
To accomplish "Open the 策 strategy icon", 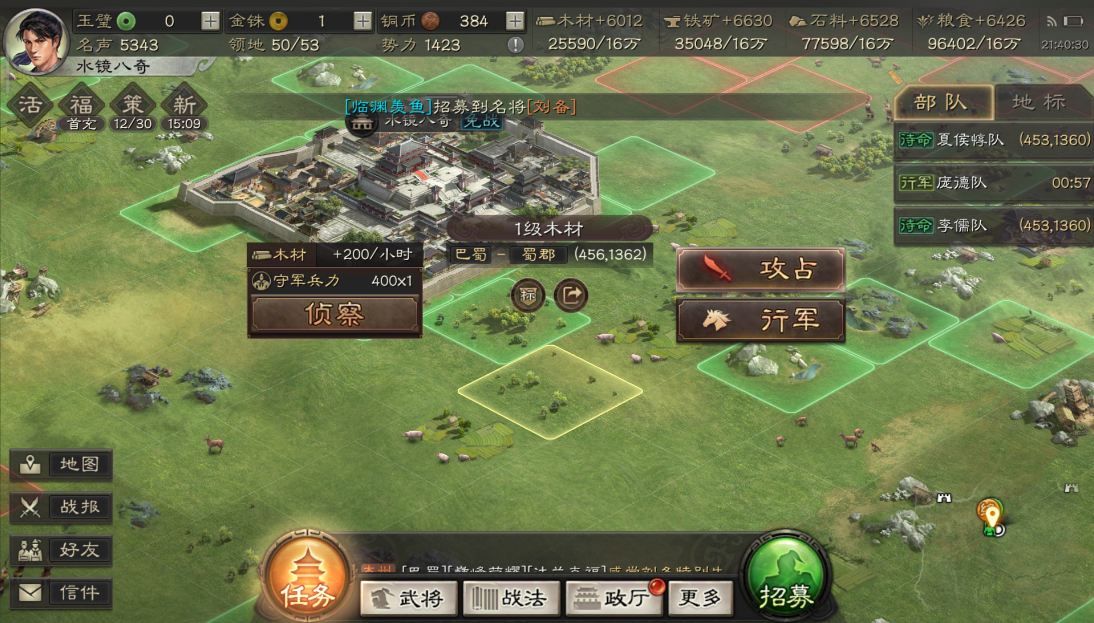I will click(133, 105).
